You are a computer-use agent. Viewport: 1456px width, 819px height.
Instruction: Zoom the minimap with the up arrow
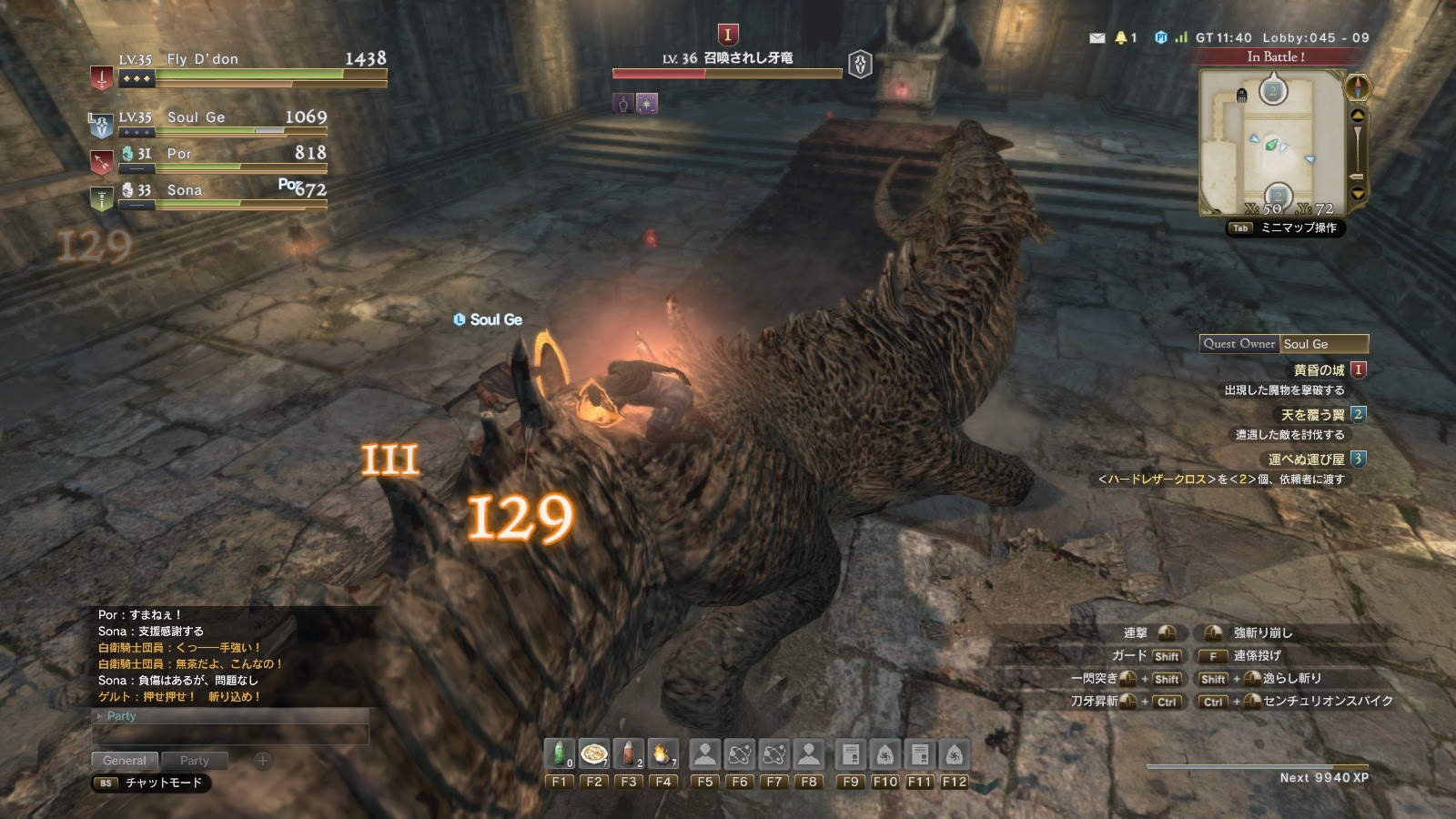pyautogui.click(x=1357, y=116)
